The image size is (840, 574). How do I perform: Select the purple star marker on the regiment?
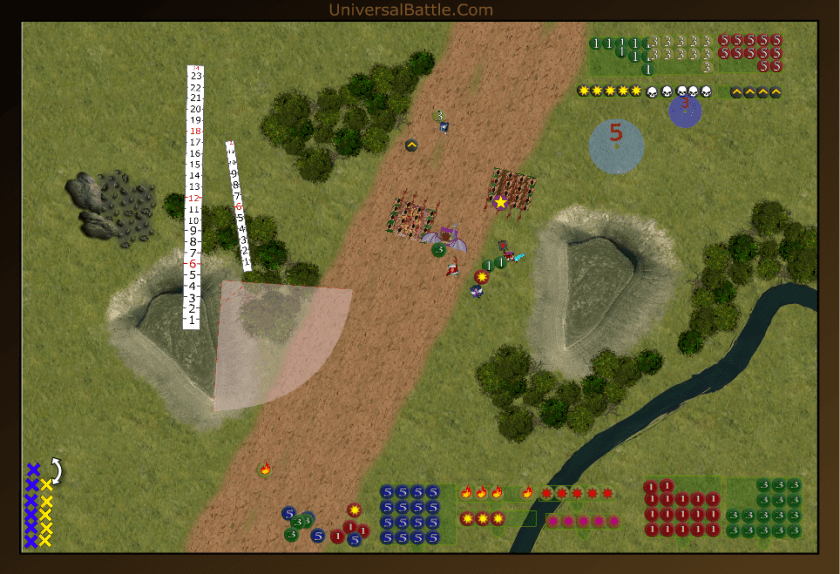pyautogui.click(x=501, y=203)
